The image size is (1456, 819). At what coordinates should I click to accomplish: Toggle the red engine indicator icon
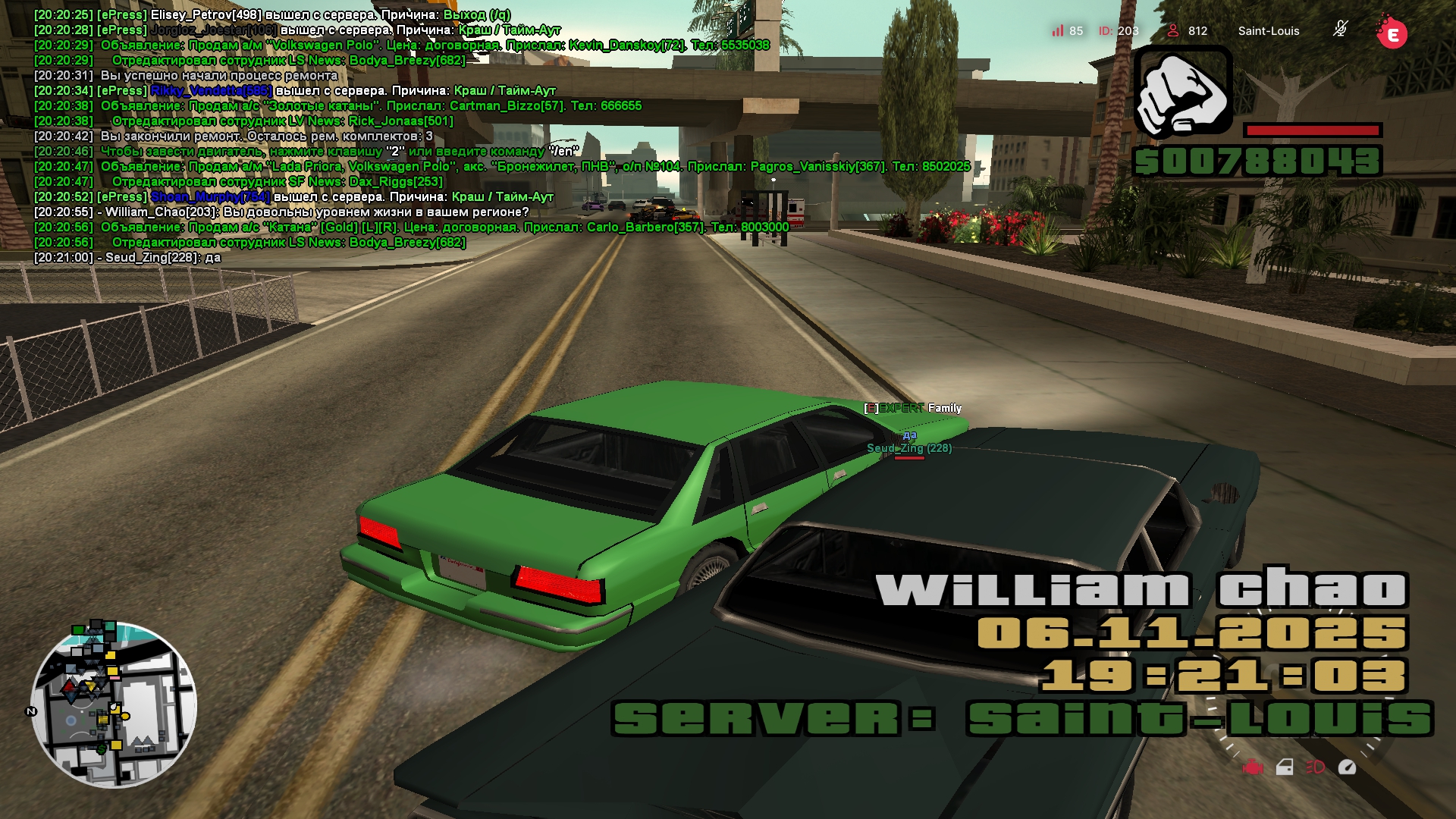pyautogui.click(x=1253, y=767)
